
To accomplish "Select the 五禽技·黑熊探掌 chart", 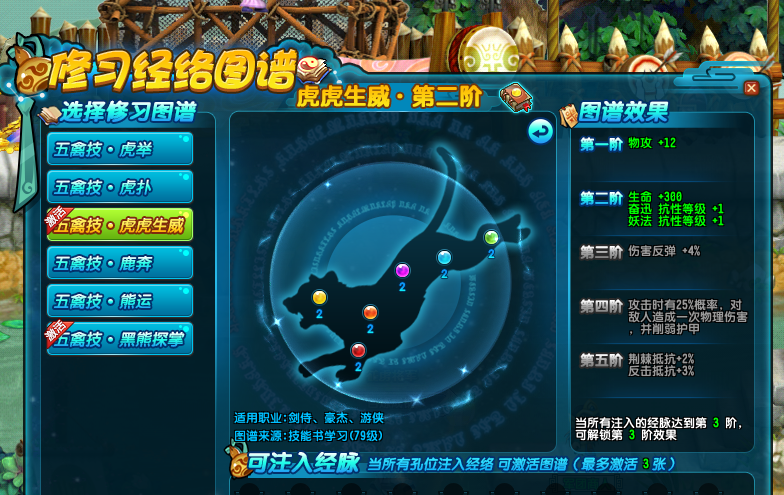I will coord(120,338).
